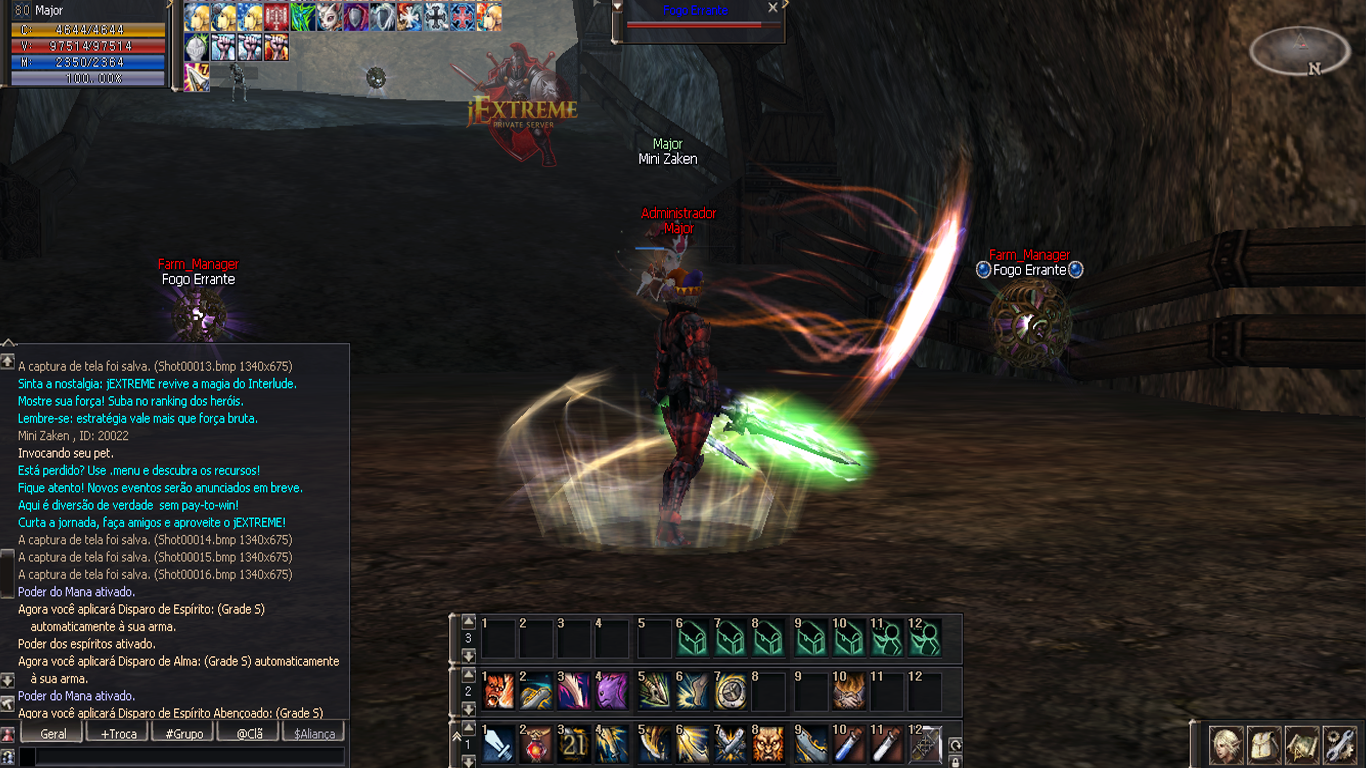Select the #Grupo party chat tab
The image size is (1366, 768).
(x=184, y=733)
